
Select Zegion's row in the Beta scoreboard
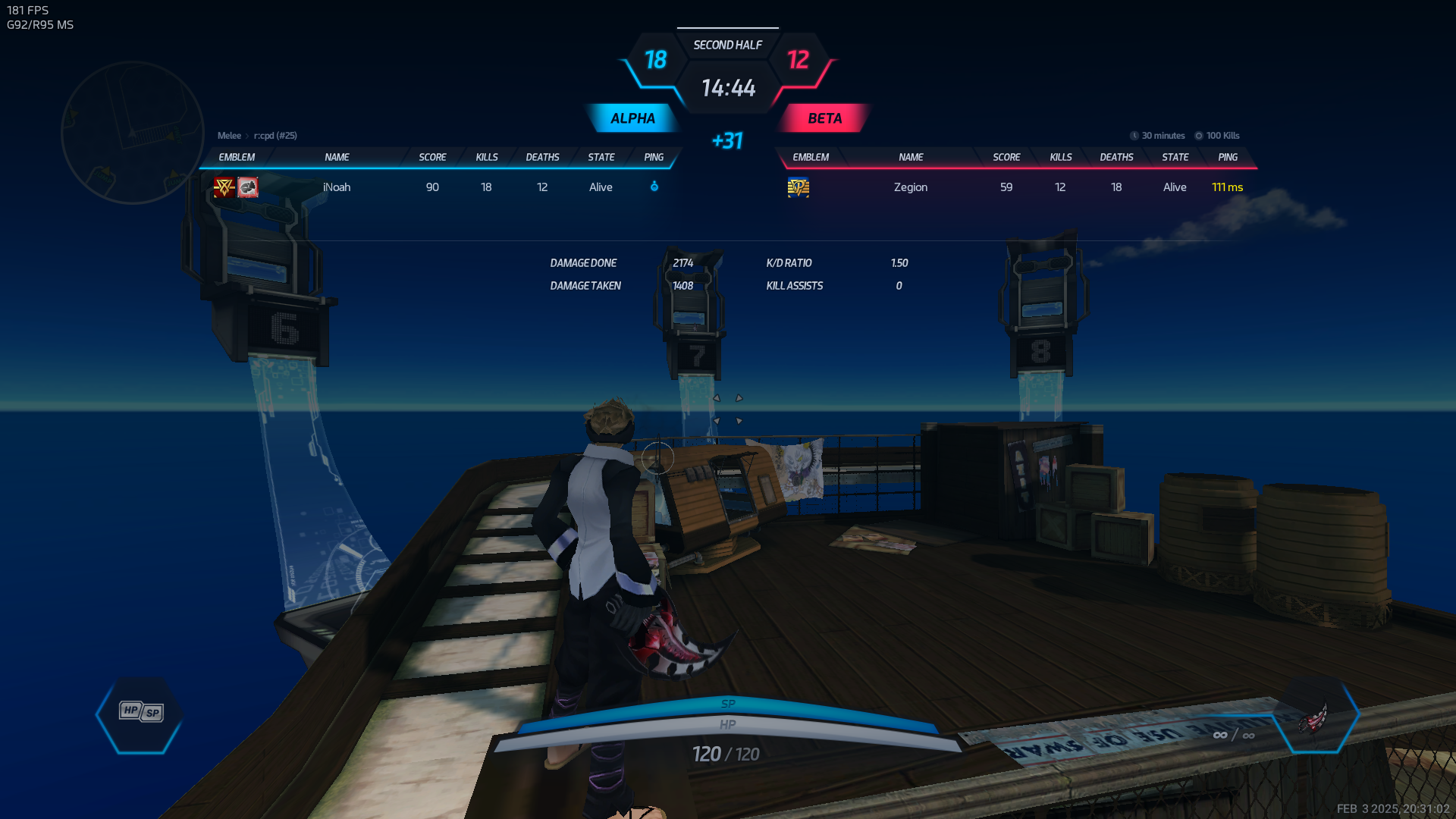1015,187
